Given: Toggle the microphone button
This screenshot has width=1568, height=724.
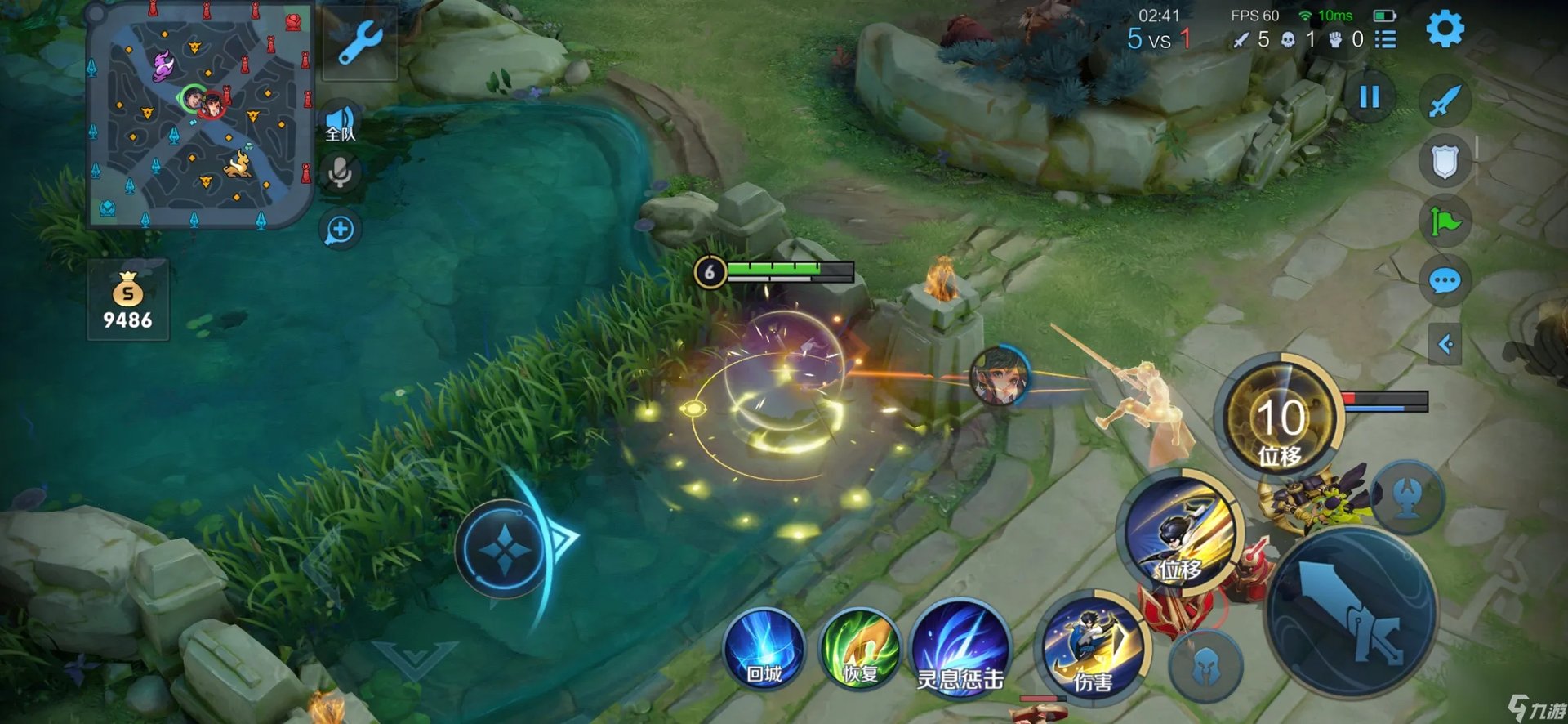Looking at the screenshot, I should 340,172.
